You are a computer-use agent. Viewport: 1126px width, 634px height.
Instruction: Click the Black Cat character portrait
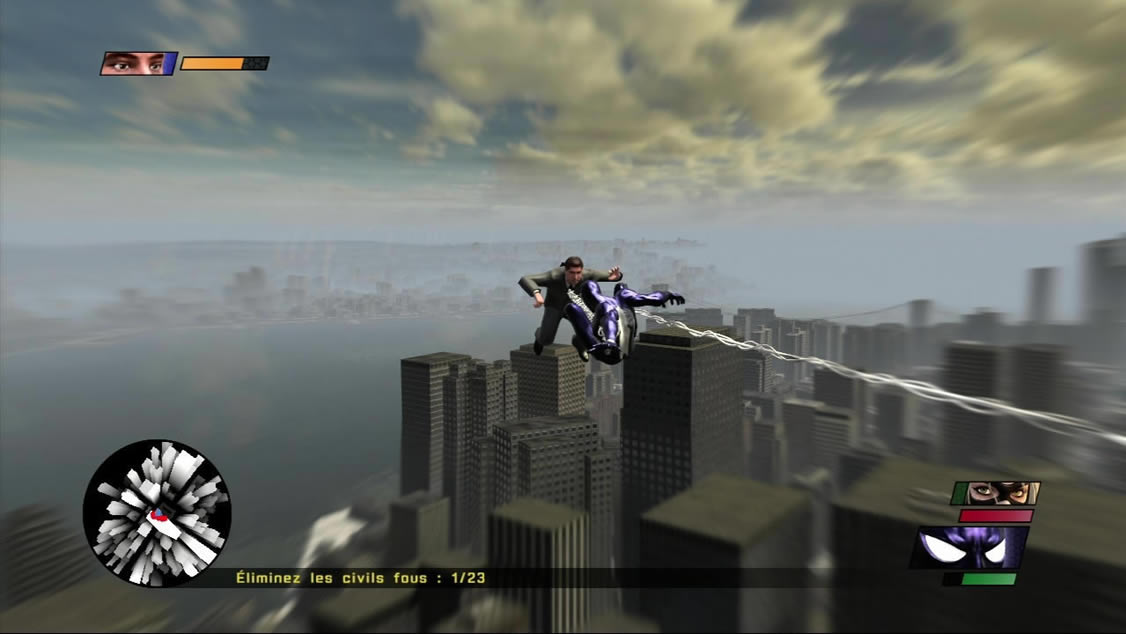click(996, 492)
